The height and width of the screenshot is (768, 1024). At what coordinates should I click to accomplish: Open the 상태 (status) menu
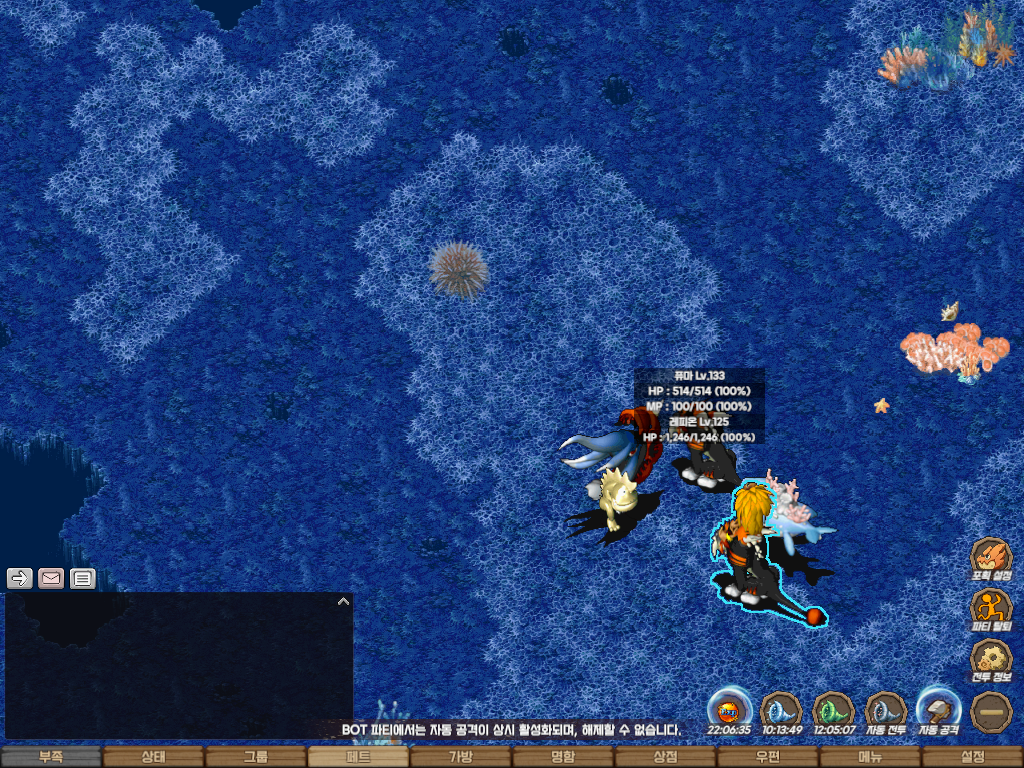coord(153,757)
